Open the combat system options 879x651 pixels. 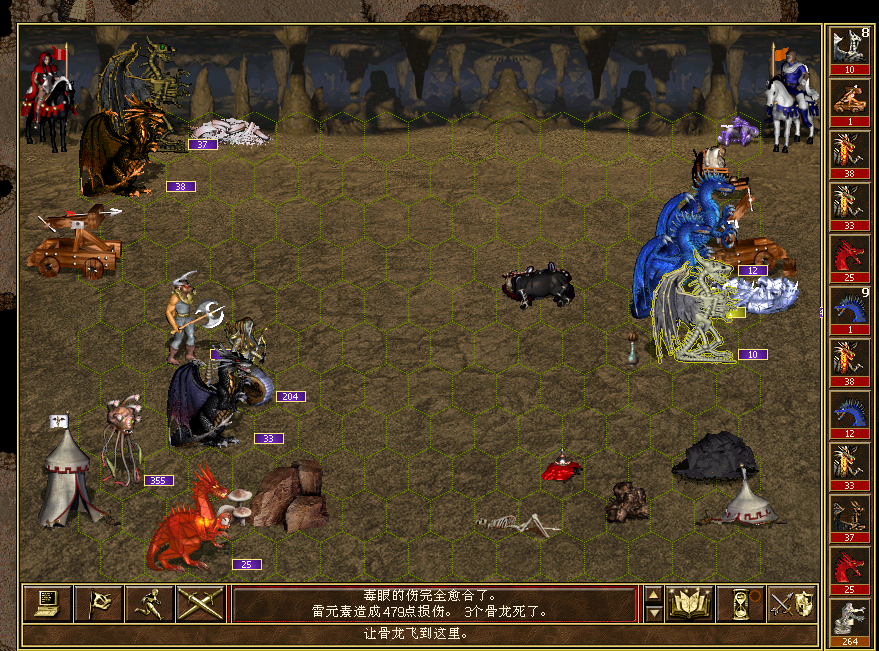(46, 603)
